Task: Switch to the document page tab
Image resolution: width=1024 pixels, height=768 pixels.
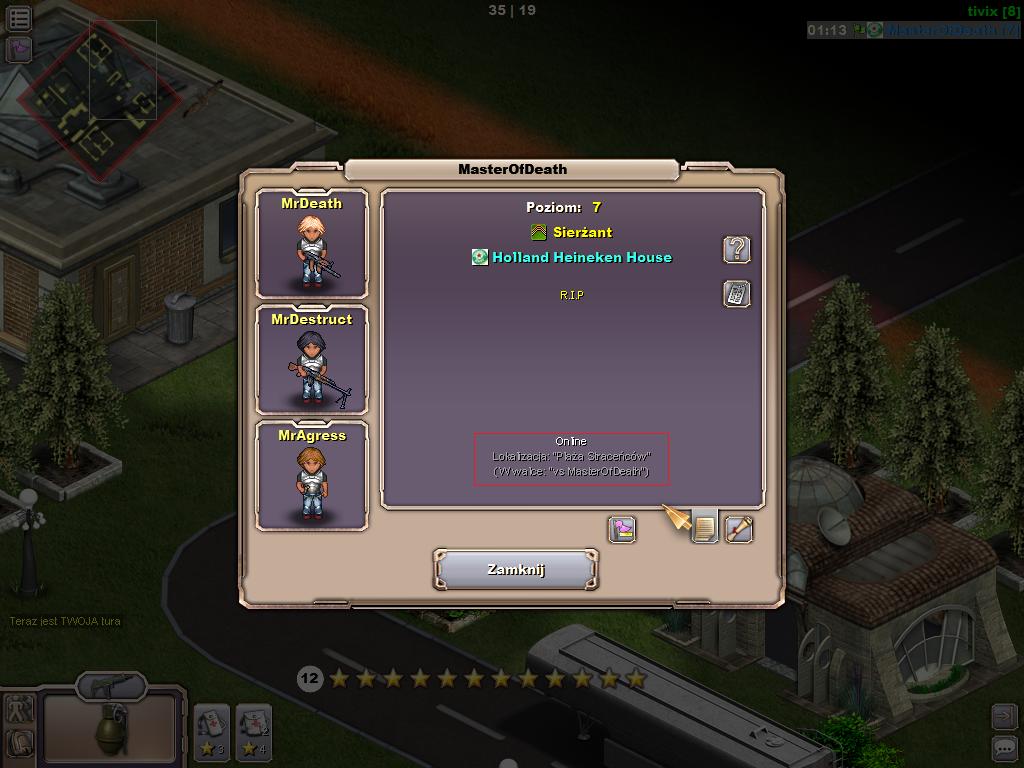Action: [705, 528]
